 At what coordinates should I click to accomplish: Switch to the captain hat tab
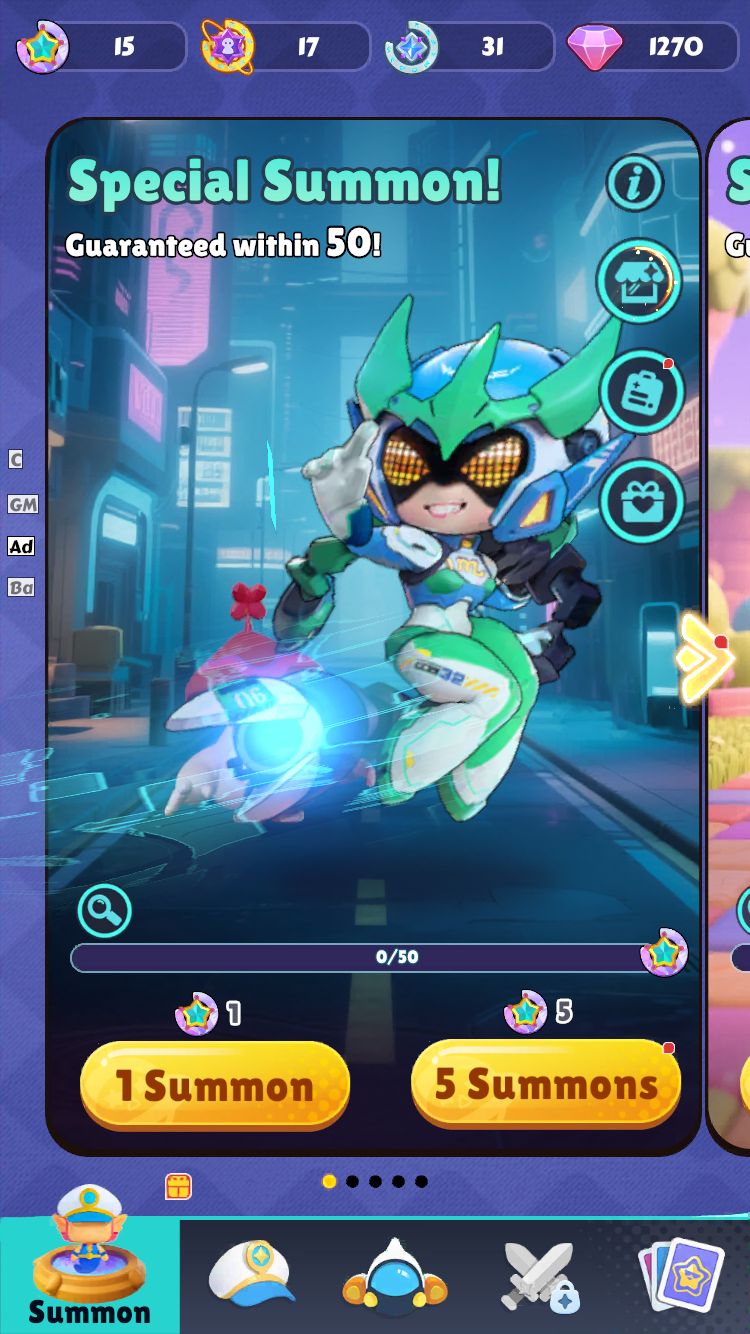click(252, 1275)
